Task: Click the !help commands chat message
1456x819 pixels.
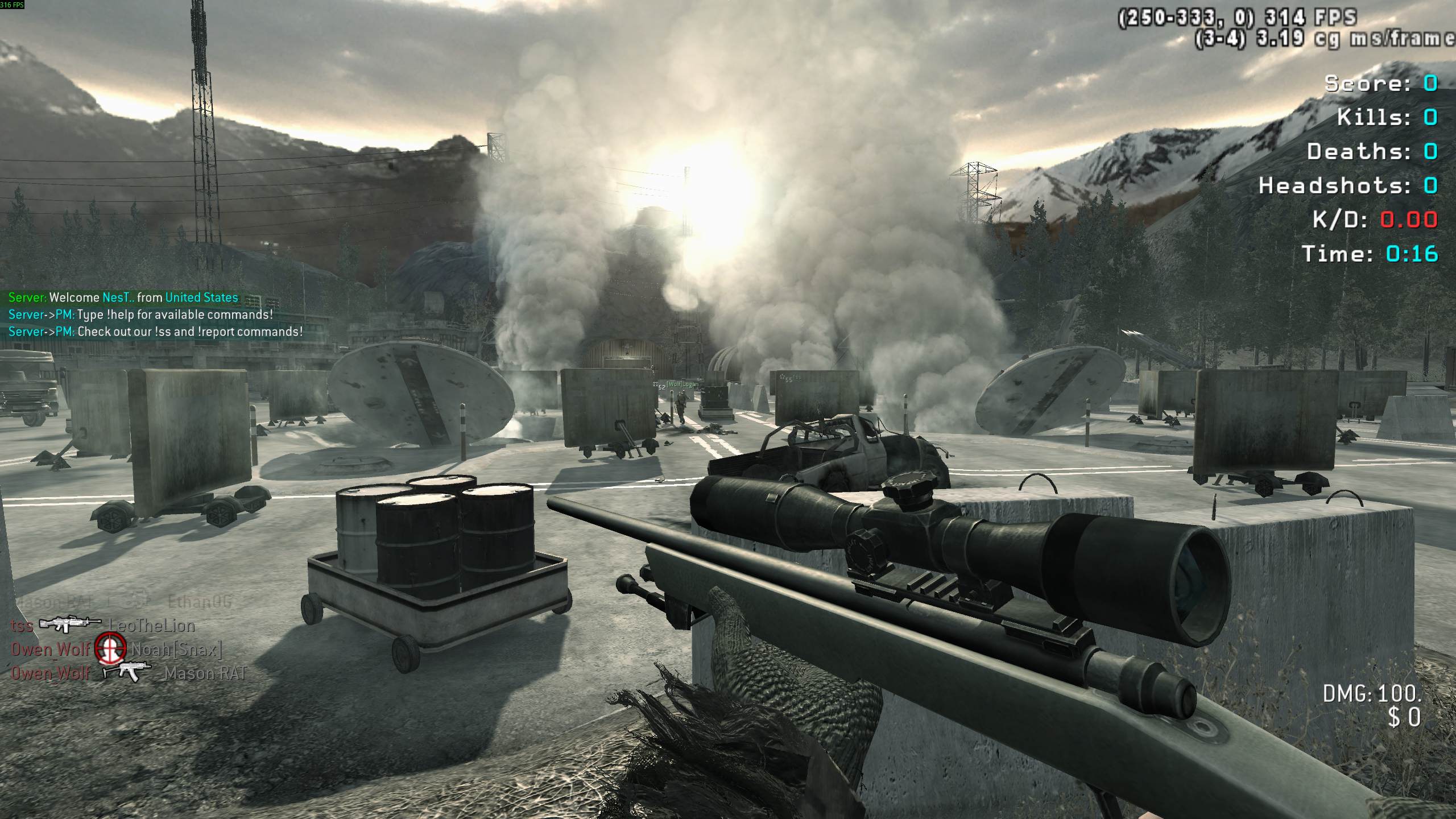Action: click(x=140, y=315)
